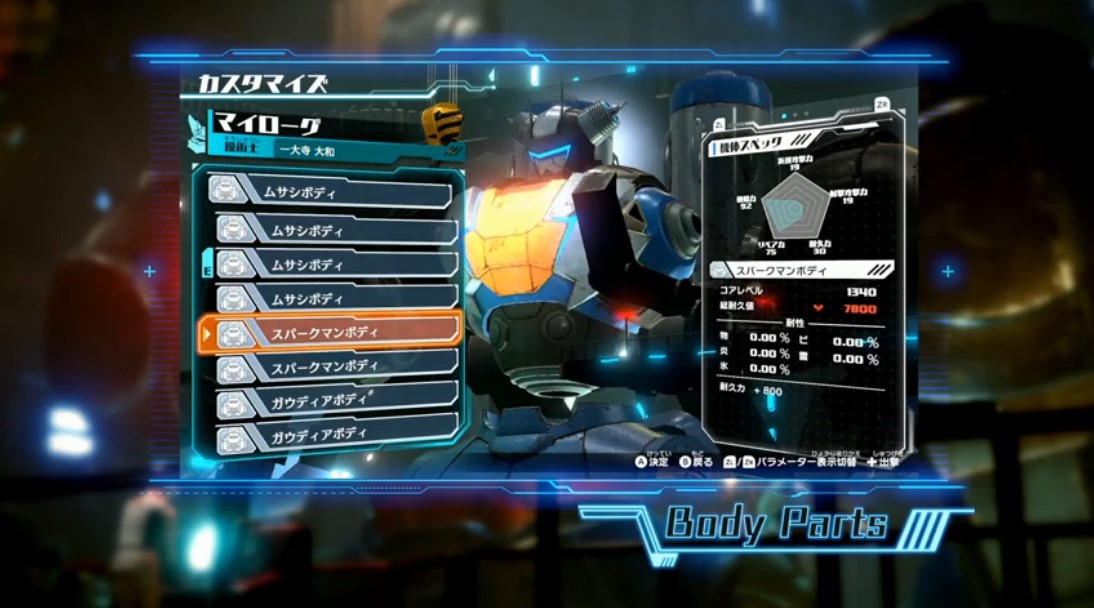
Task: Pick the unhighlighted スパークマンボディ row
Action: [331, 366]
